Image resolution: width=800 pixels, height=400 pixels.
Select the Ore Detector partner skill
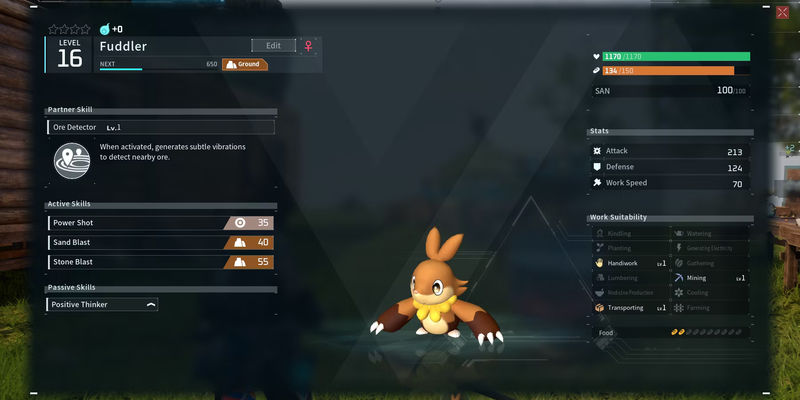point(160,127)
